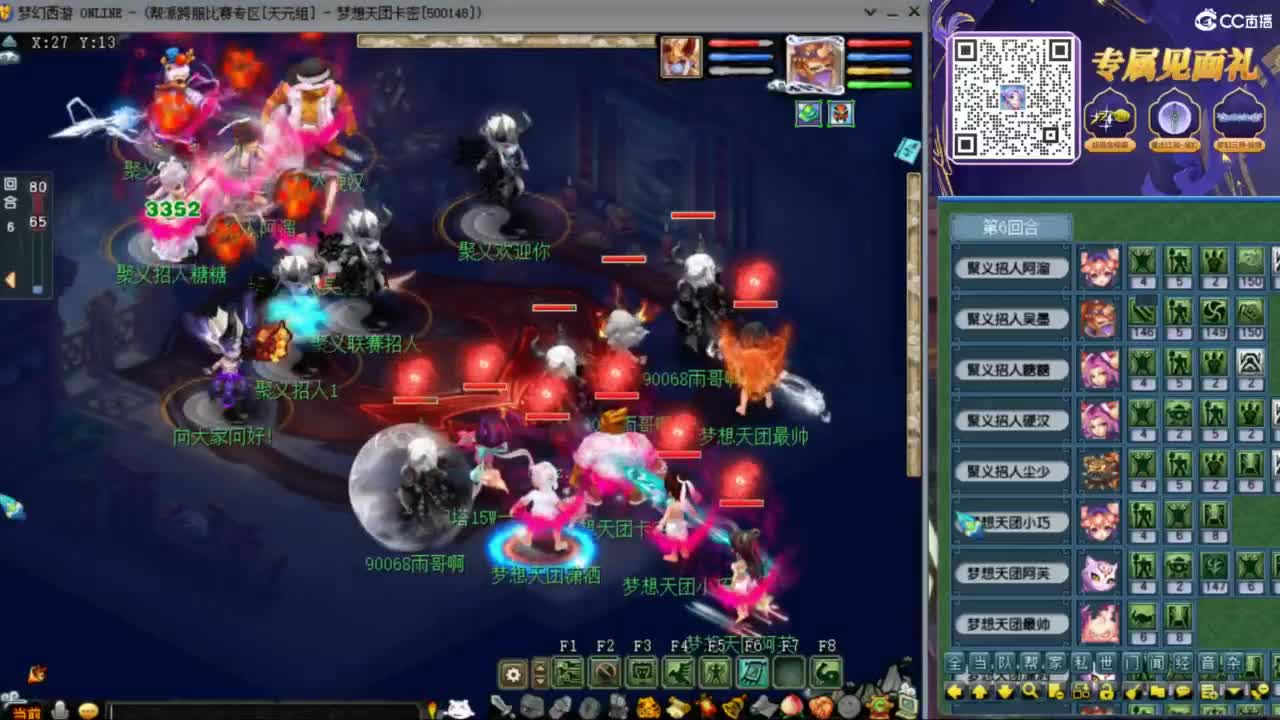Image resolution: width=1280 pixels, height=720 pixels.
Task: Click the 梦想天团最帅 name button
Action: 1013,623
